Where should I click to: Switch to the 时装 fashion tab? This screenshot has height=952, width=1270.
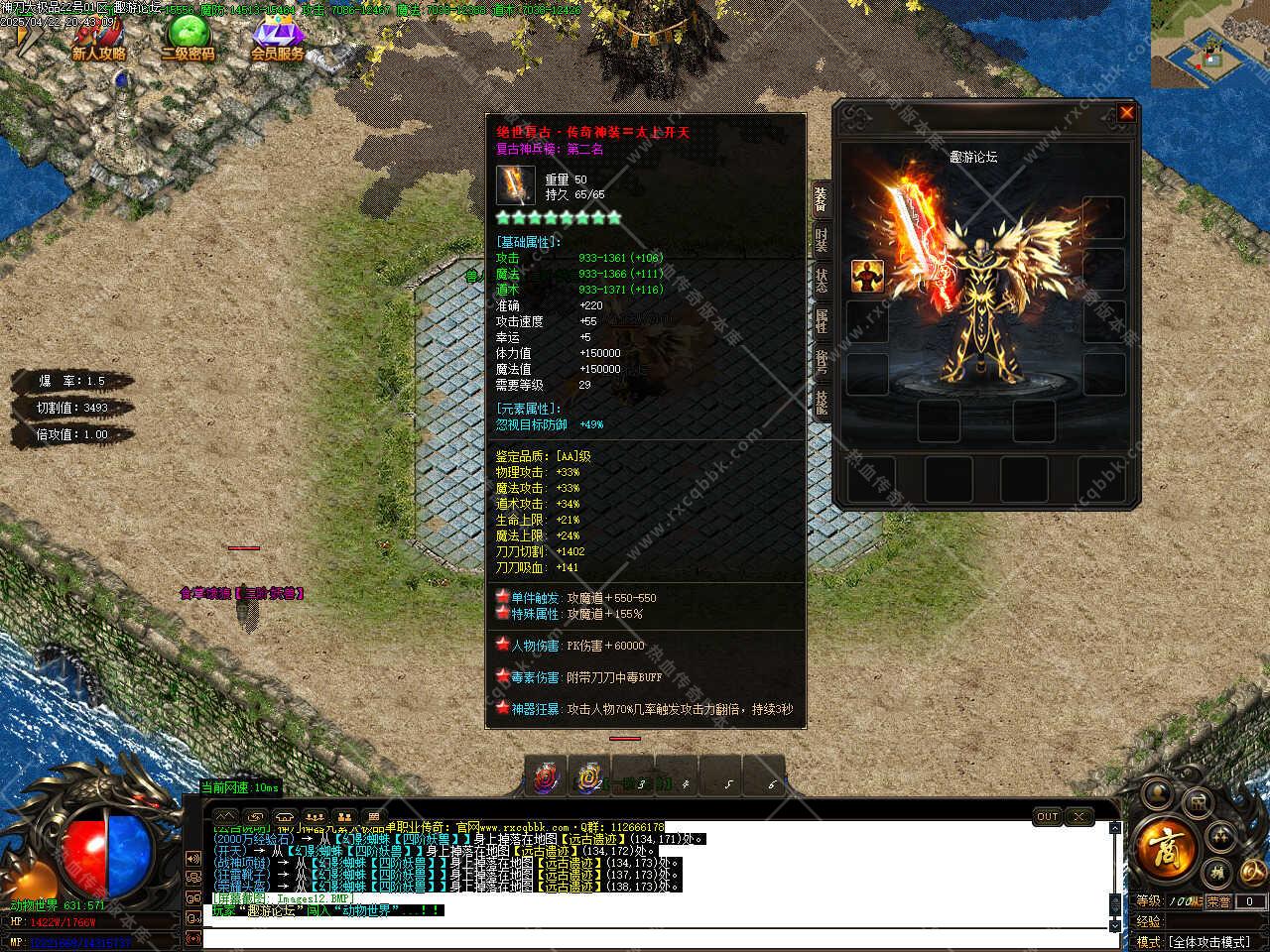coord(822,239)
